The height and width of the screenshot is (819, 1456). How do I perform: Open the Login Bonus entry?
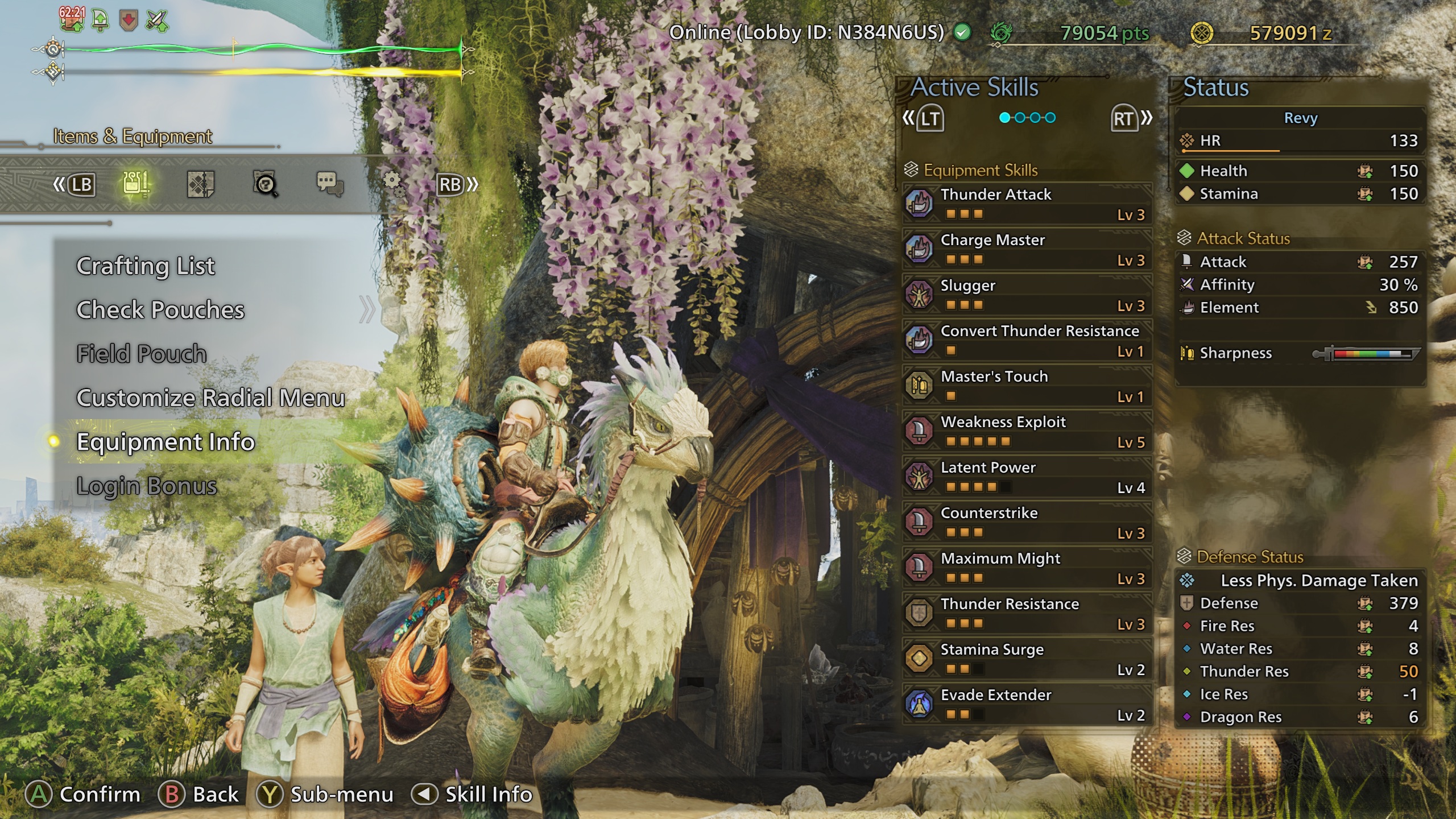pos(147,486)
